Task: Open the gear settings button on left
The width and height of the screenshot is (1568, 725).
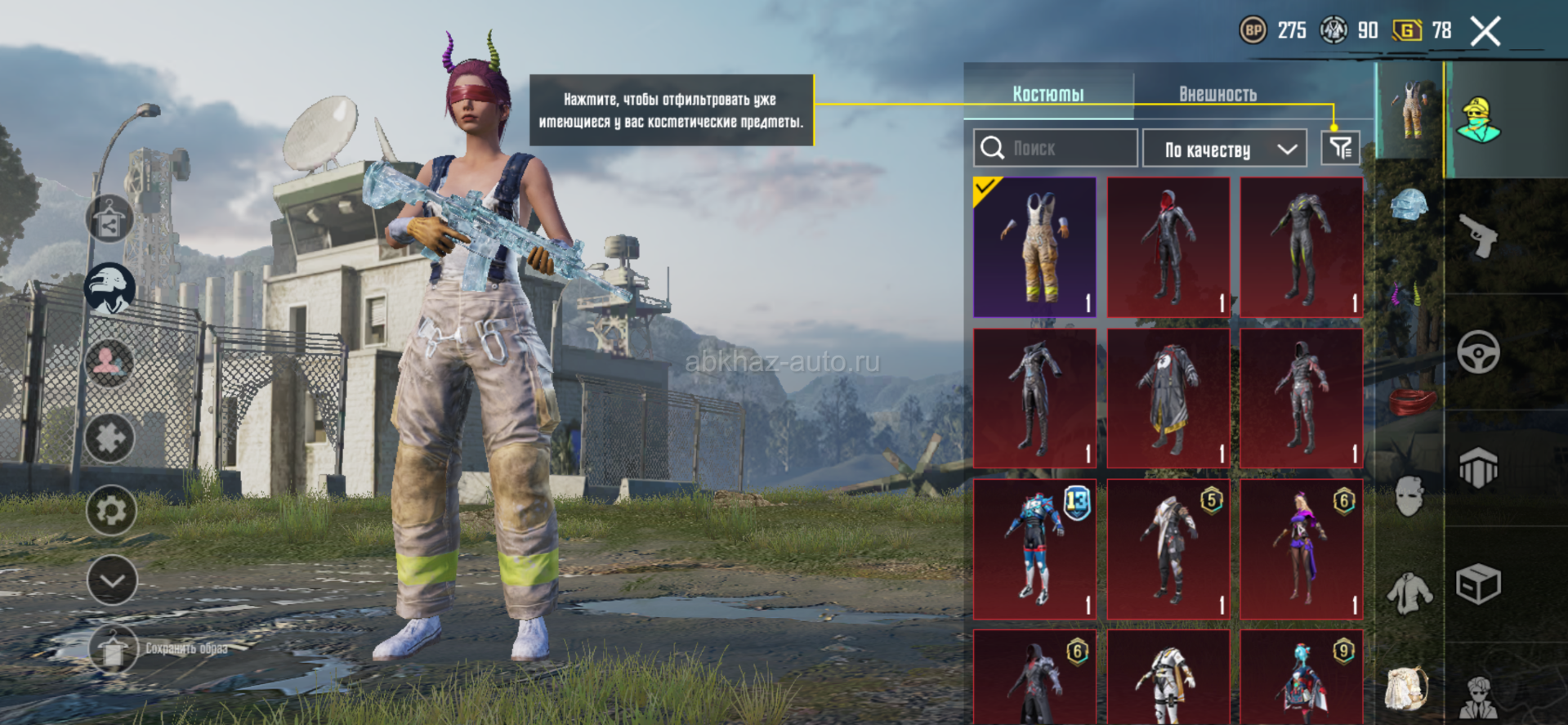Action: click(x=111, y=511)
